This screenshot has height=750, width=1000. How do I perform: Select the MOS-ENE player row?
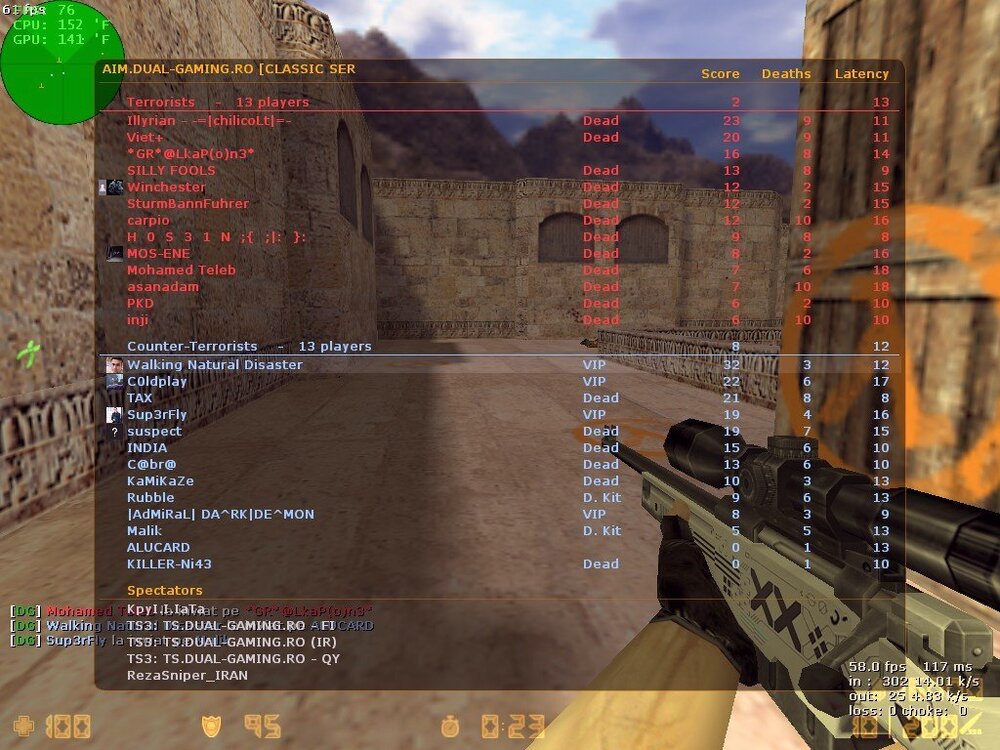click(x=158, y=253)
